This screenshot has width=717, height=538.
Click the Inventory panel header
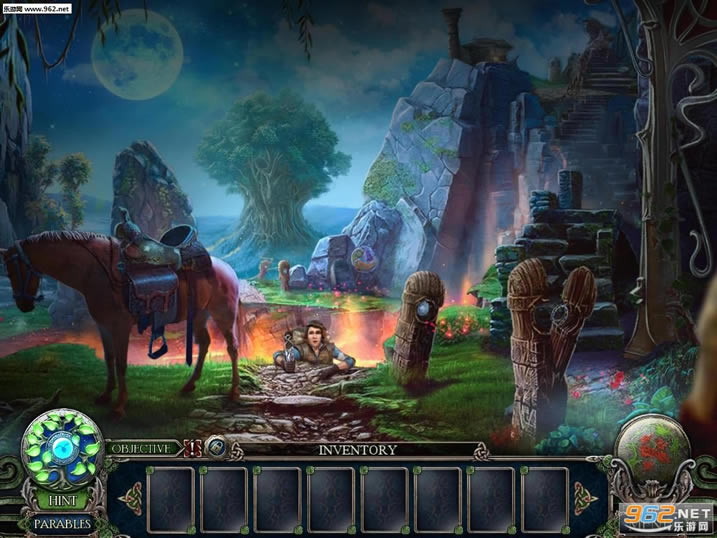(357, 450)
